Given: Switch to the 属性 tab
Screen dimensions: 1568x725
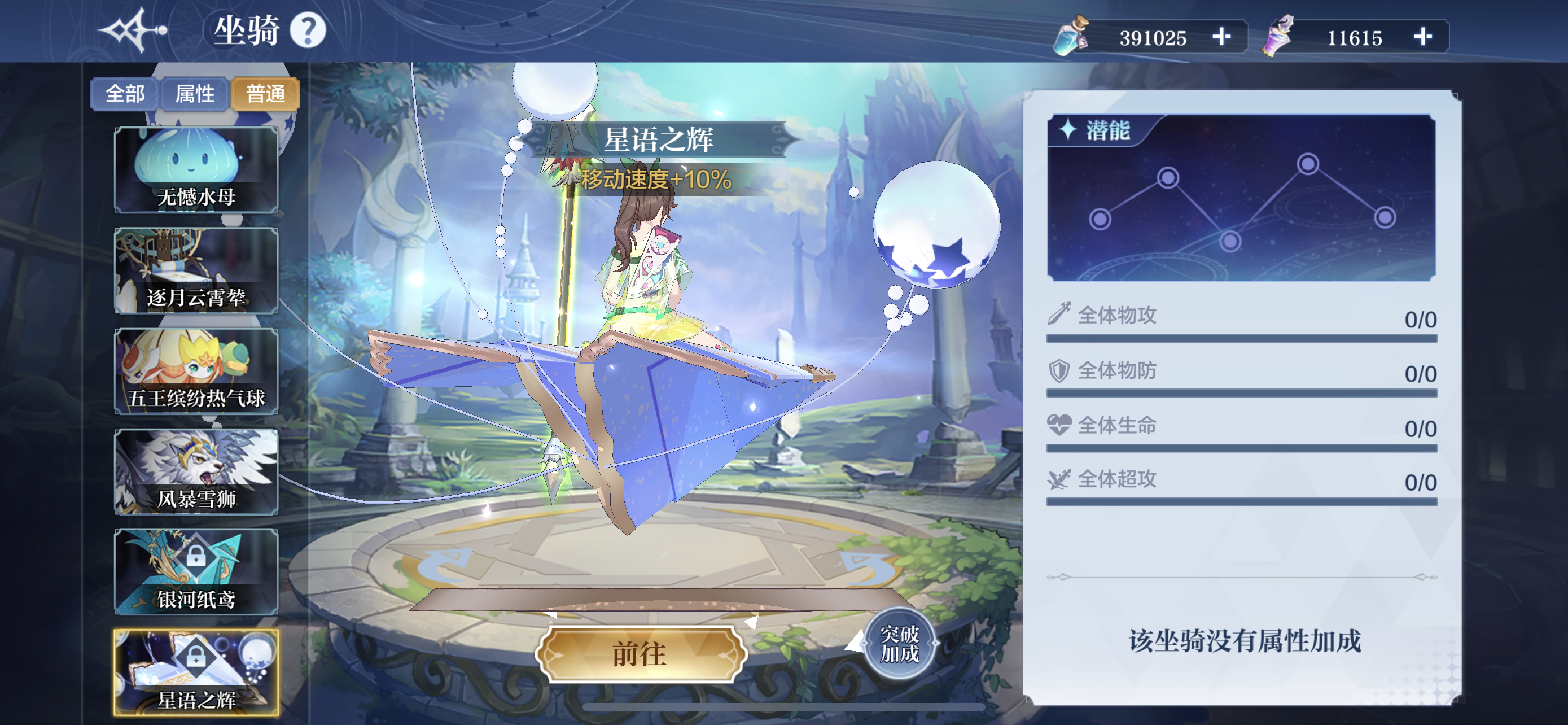Looking at the screenshot, I should pyautogui.click(x=195, y=94).
